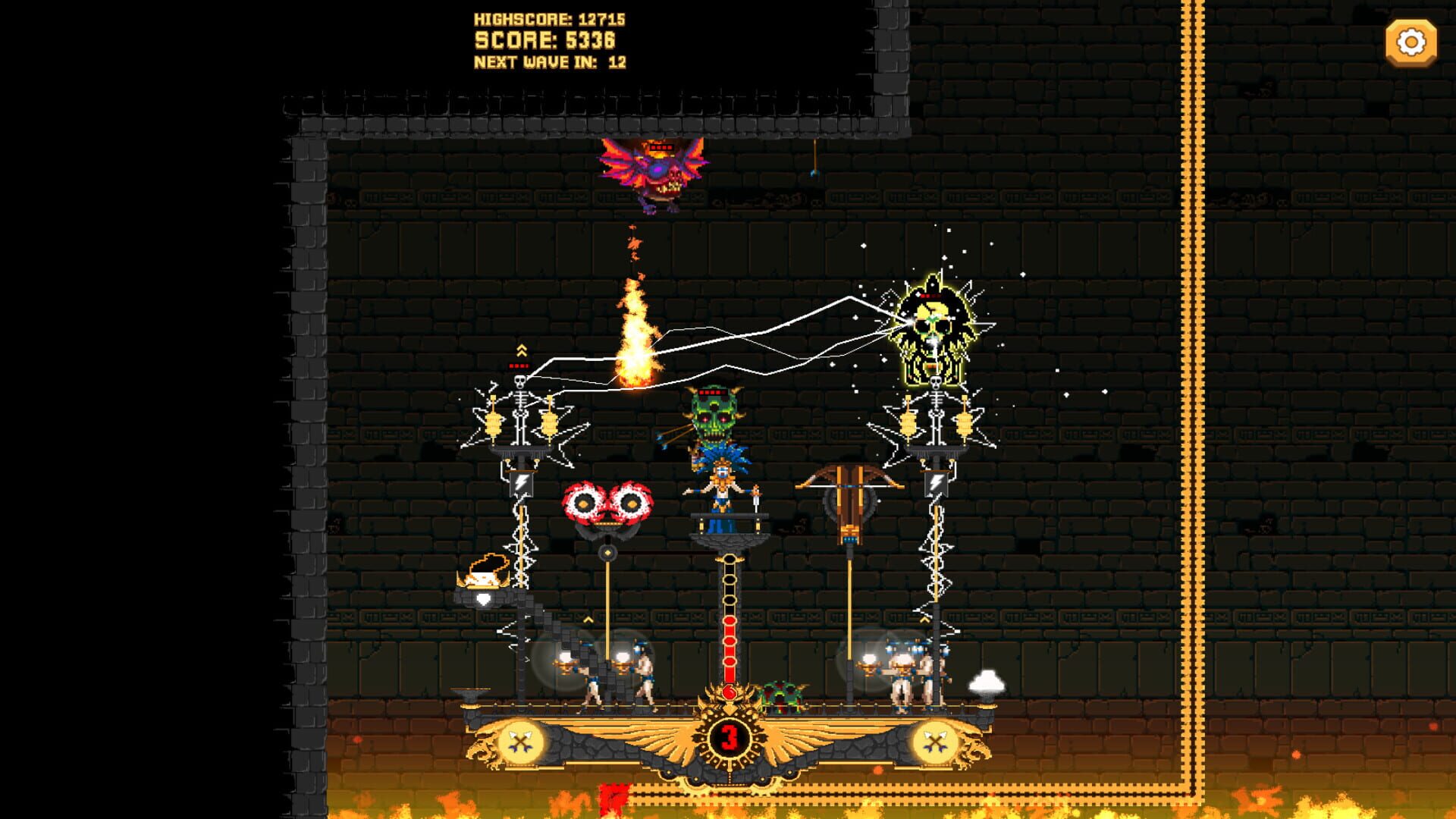The width and height of the screenshot is (1456, 819).
Task: Click the upgrade chevron above the right tower
Action: (924, 620)
